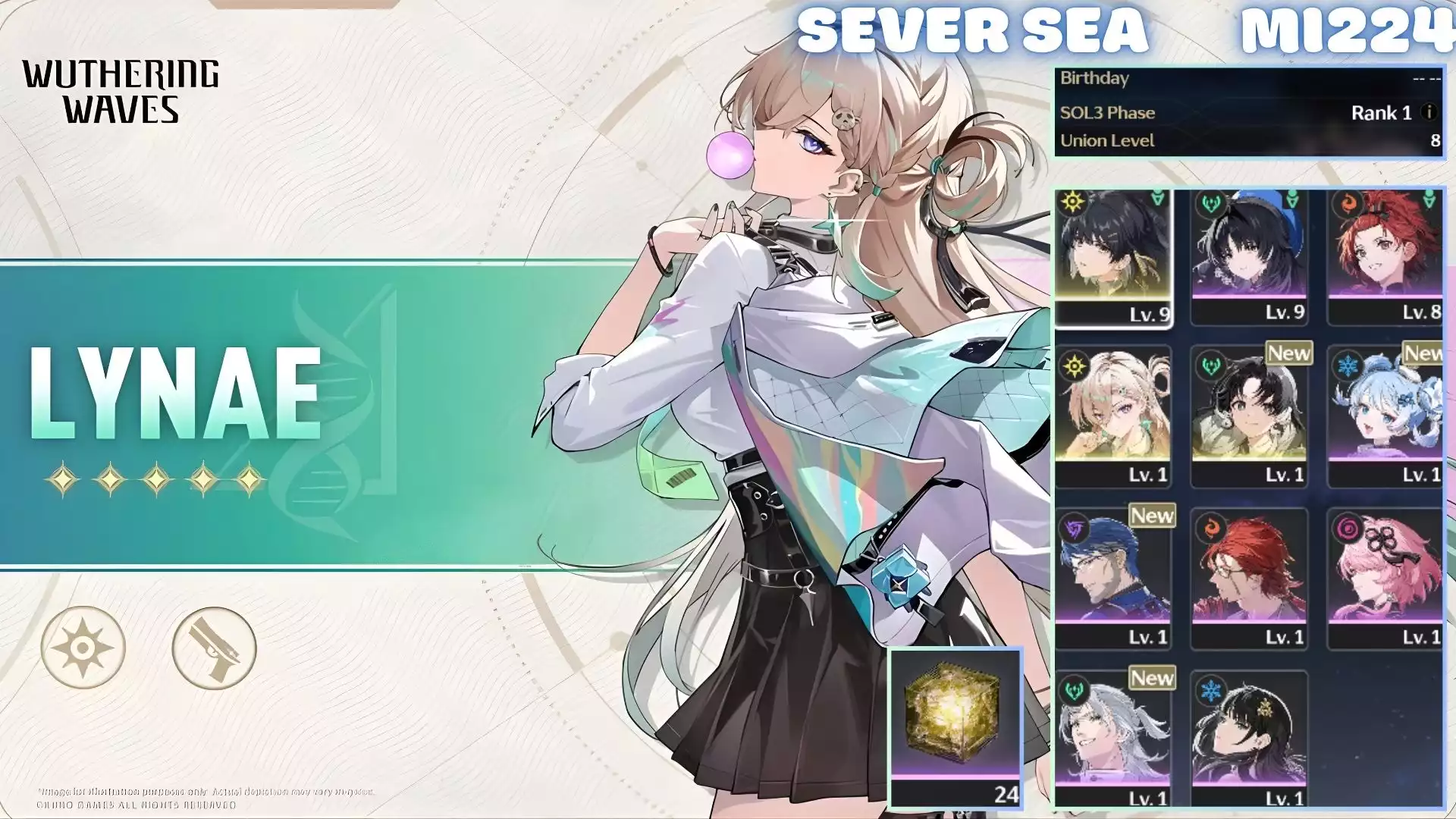Click the spectro sun badge on the Lv.9 portrait

pyautogui.click(x=1072, y=199)
